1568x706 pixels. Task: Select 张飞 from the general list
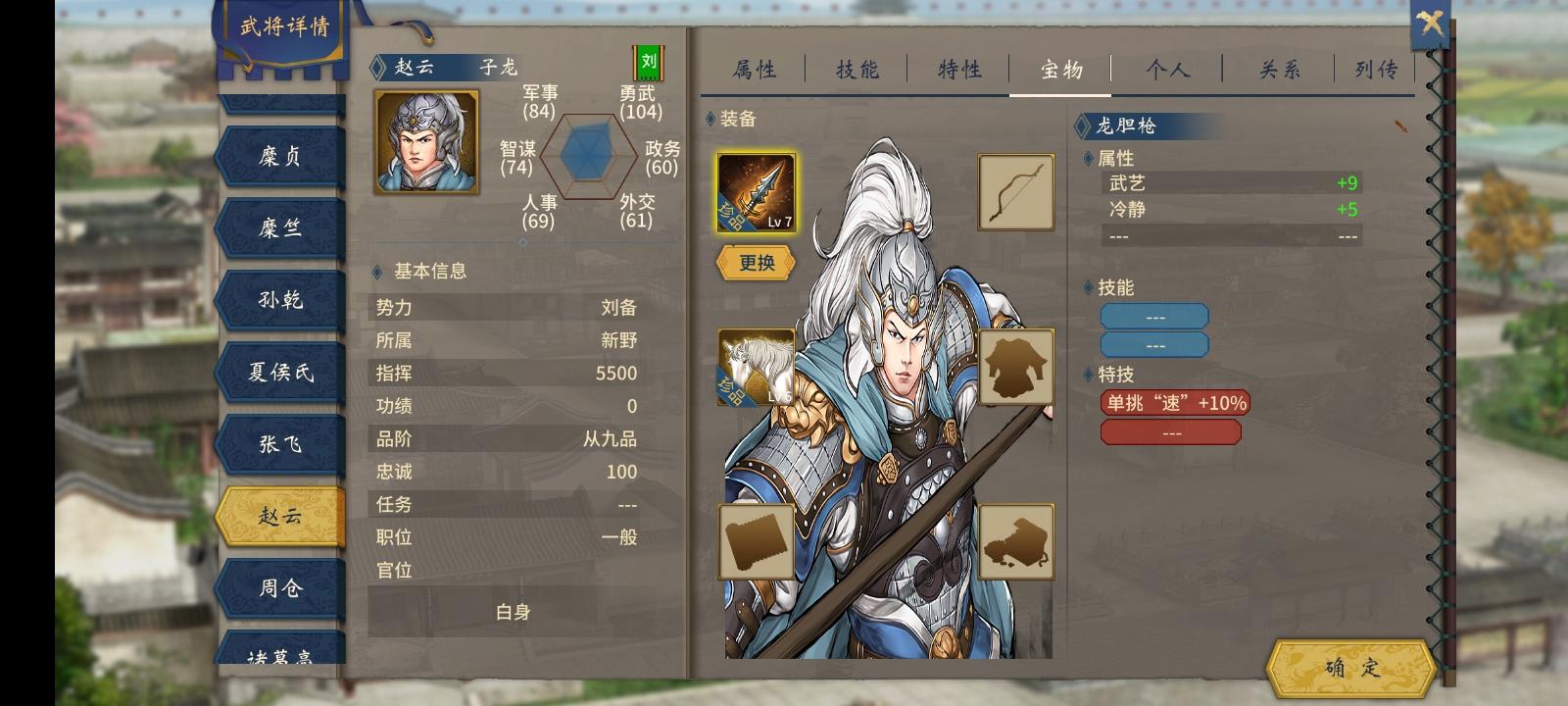(x=282, y=443)
